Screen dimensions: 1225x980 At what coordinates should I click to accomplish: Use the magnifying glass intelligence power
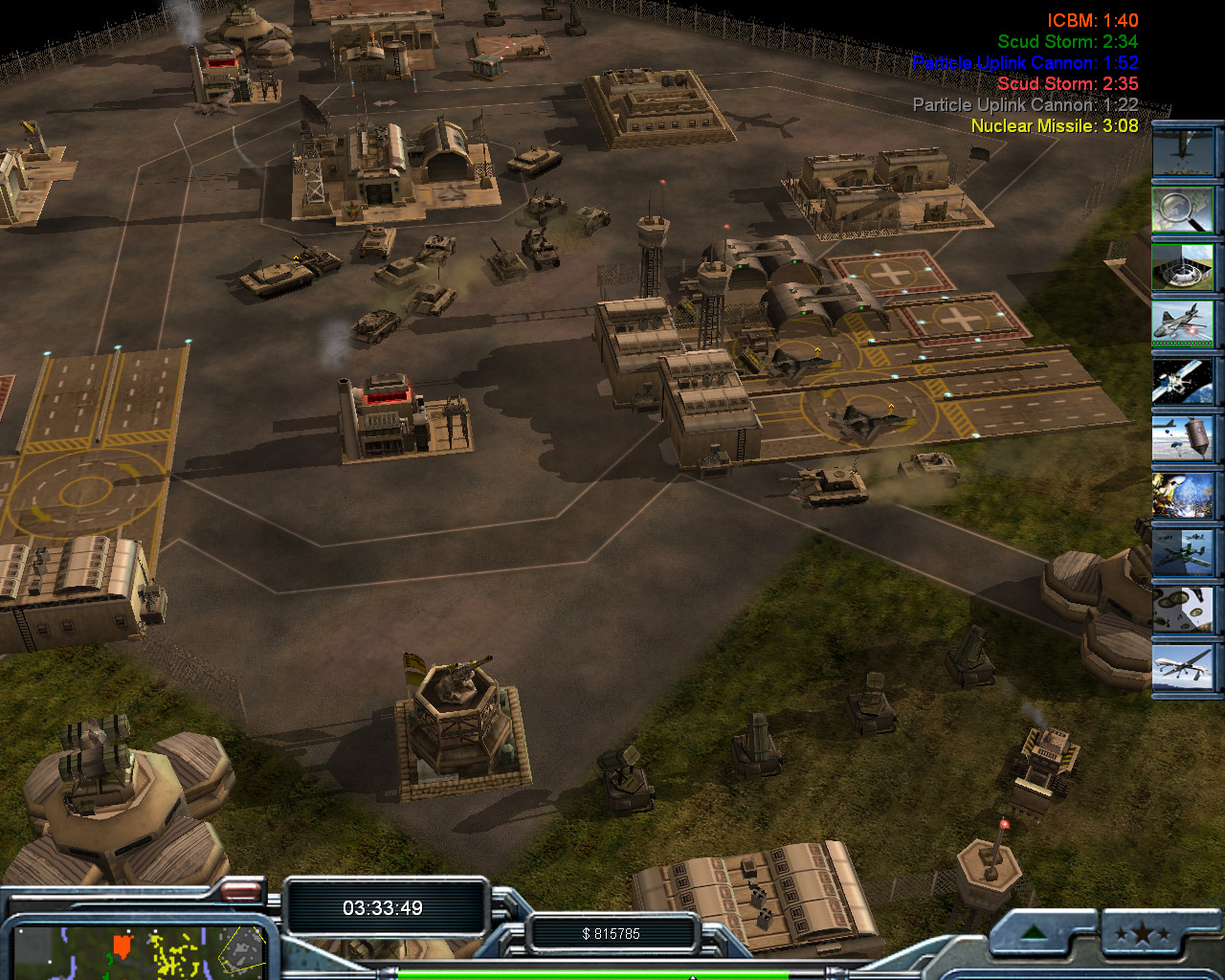coord(1183,208)
